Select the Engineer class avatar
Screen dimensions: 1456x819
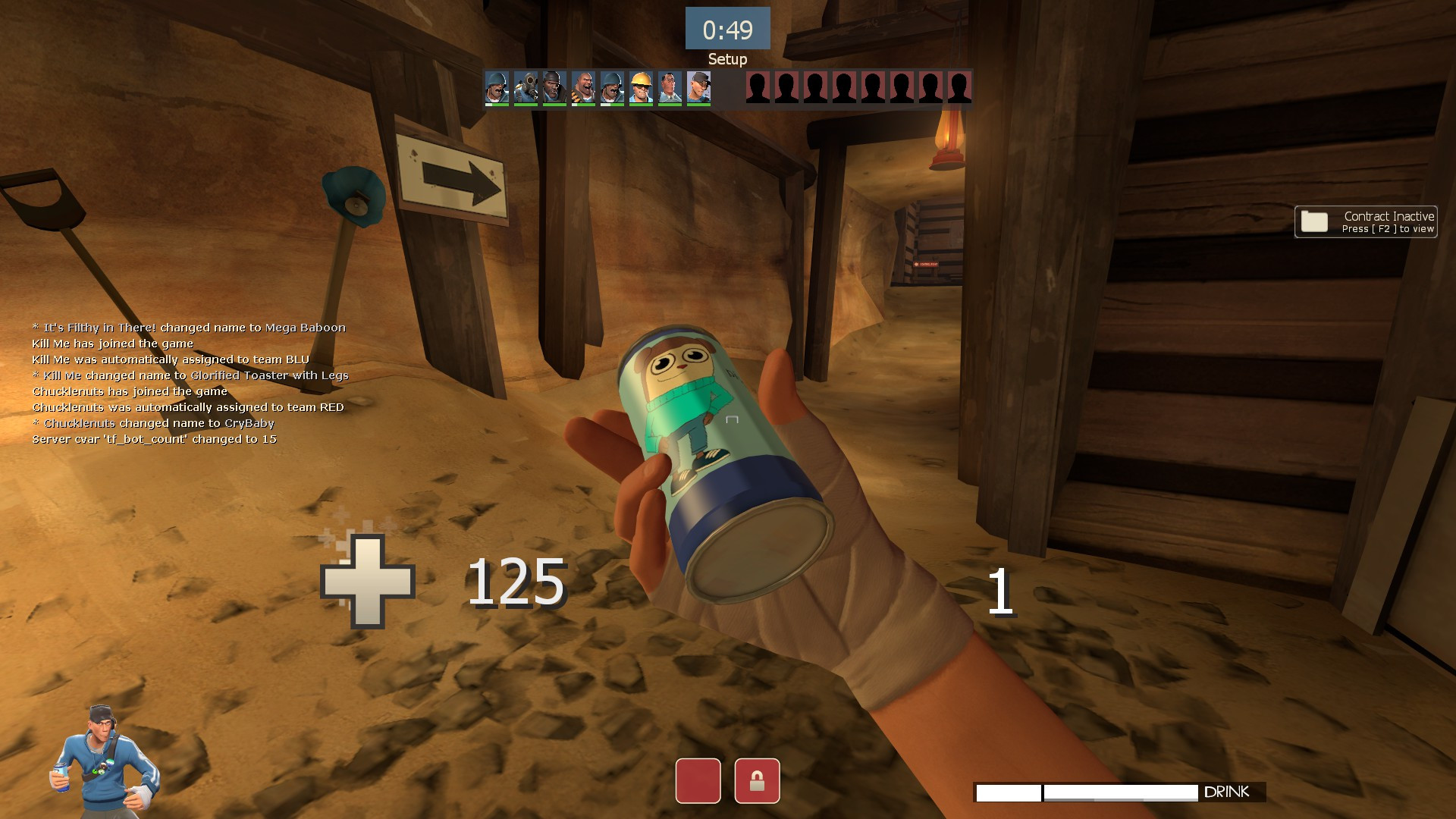[641, 89]
